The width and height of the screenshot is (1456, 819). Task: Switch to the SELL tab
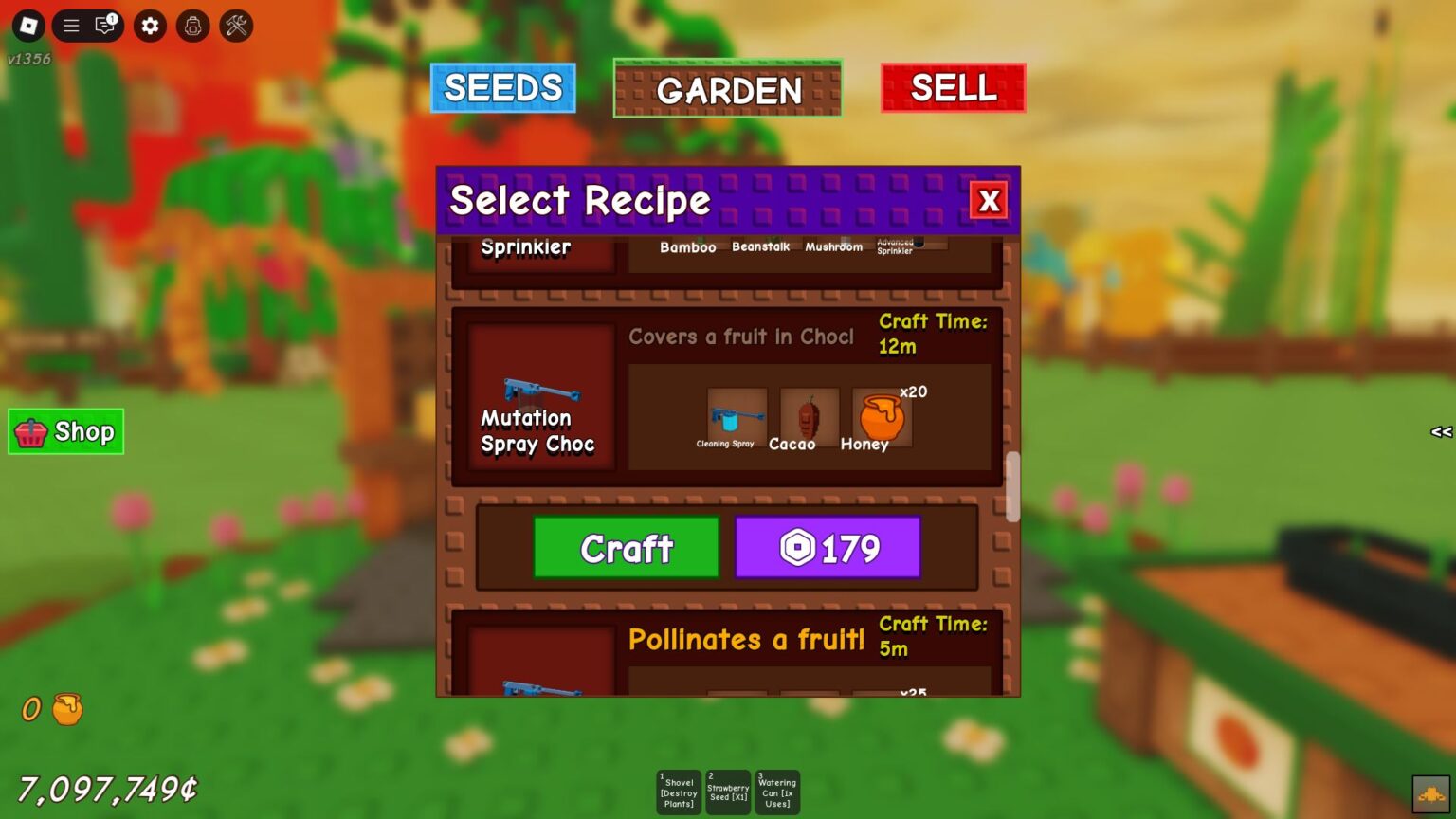tap(953, 87)
